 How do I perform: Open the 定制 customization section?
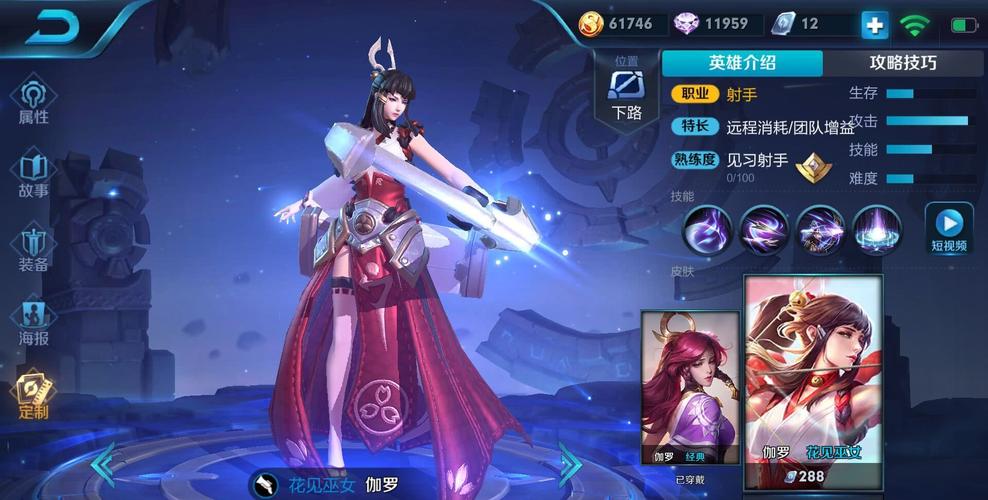pyautogui.click(x=33, y=396)
